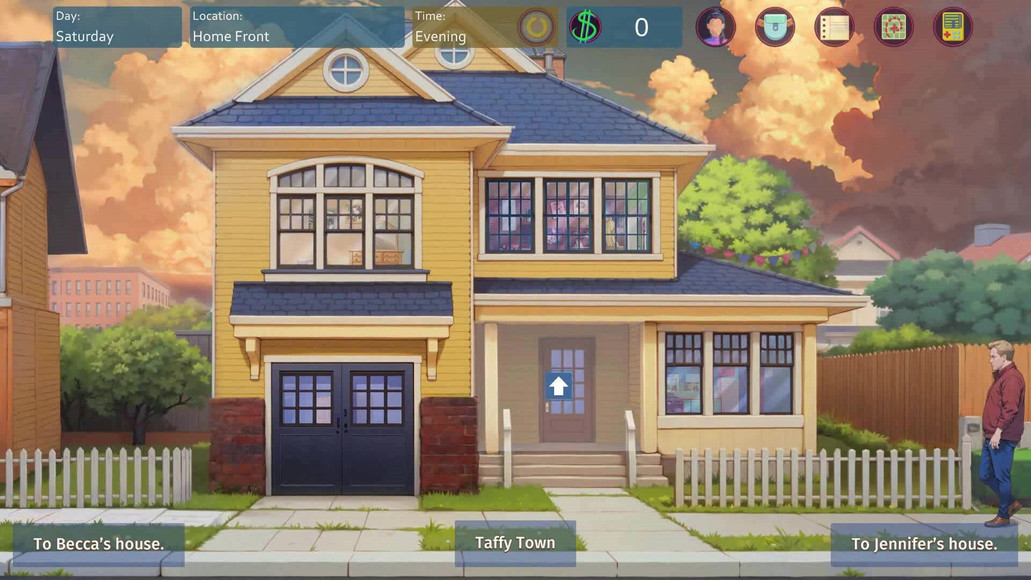Viewport: 1031px width, 580px height.
Task: Open the notebook journal
Action: tap(834, 28)
